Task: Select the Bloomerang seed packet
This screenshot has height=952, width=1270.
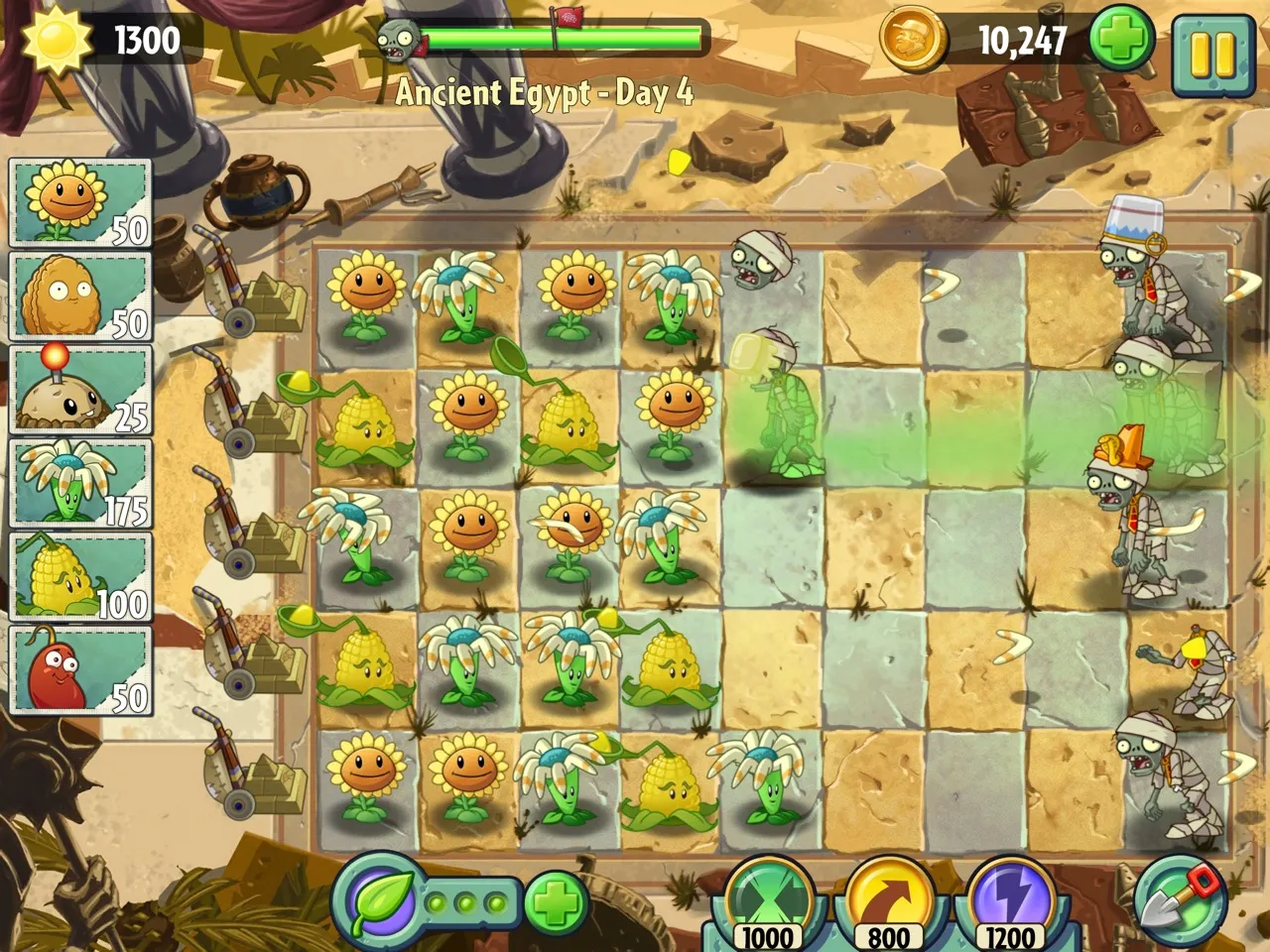Action: [79, 483]
